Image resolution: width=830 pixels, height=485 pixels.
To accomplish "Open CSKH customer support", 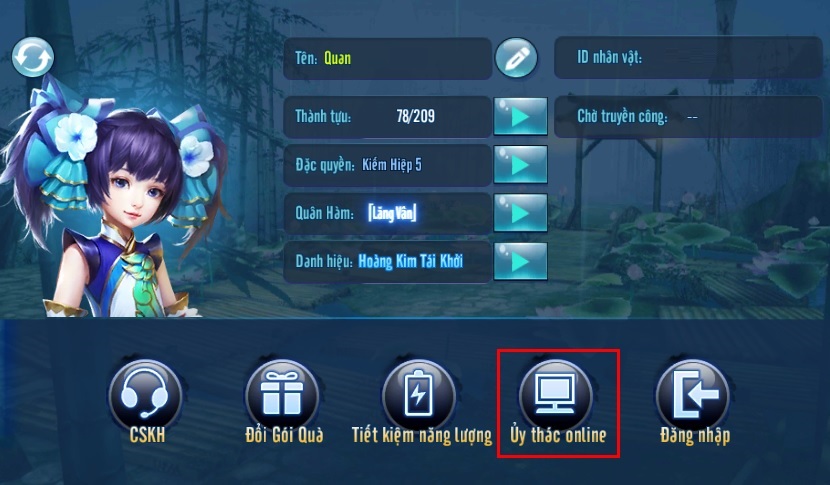I will [144, 394].
